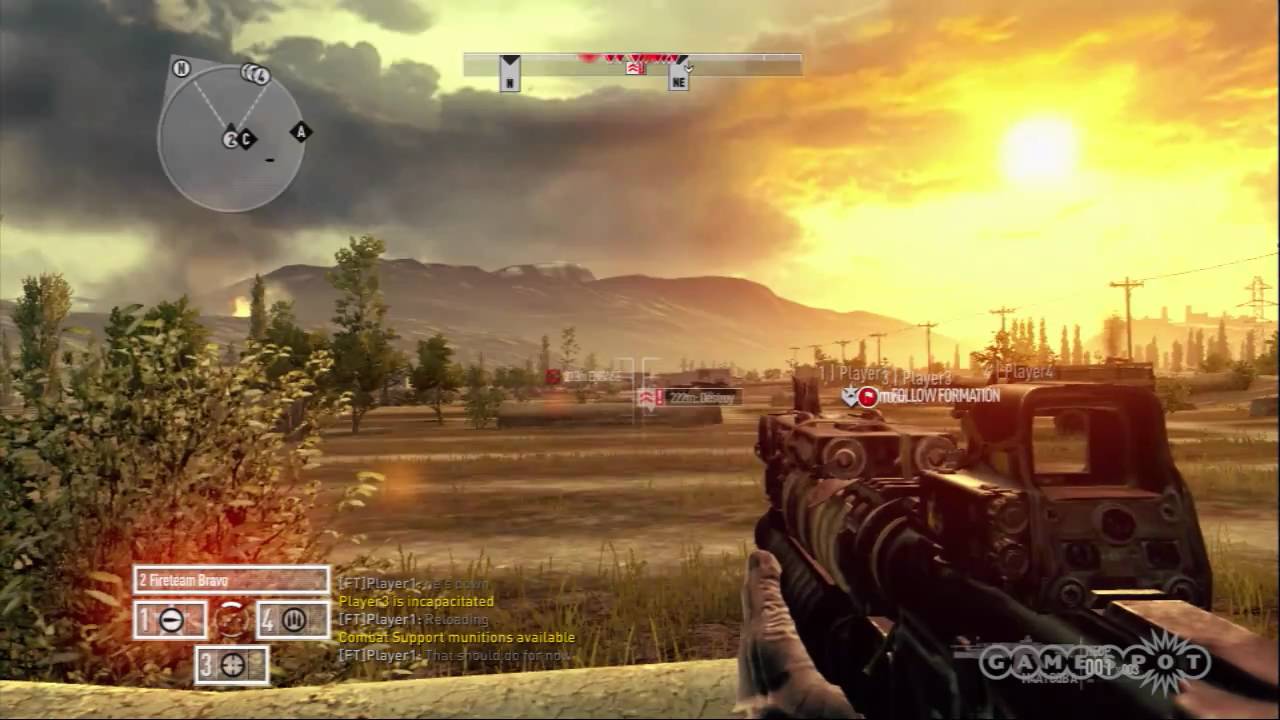Click the NE marker on the compass bar

click(678, 82)
